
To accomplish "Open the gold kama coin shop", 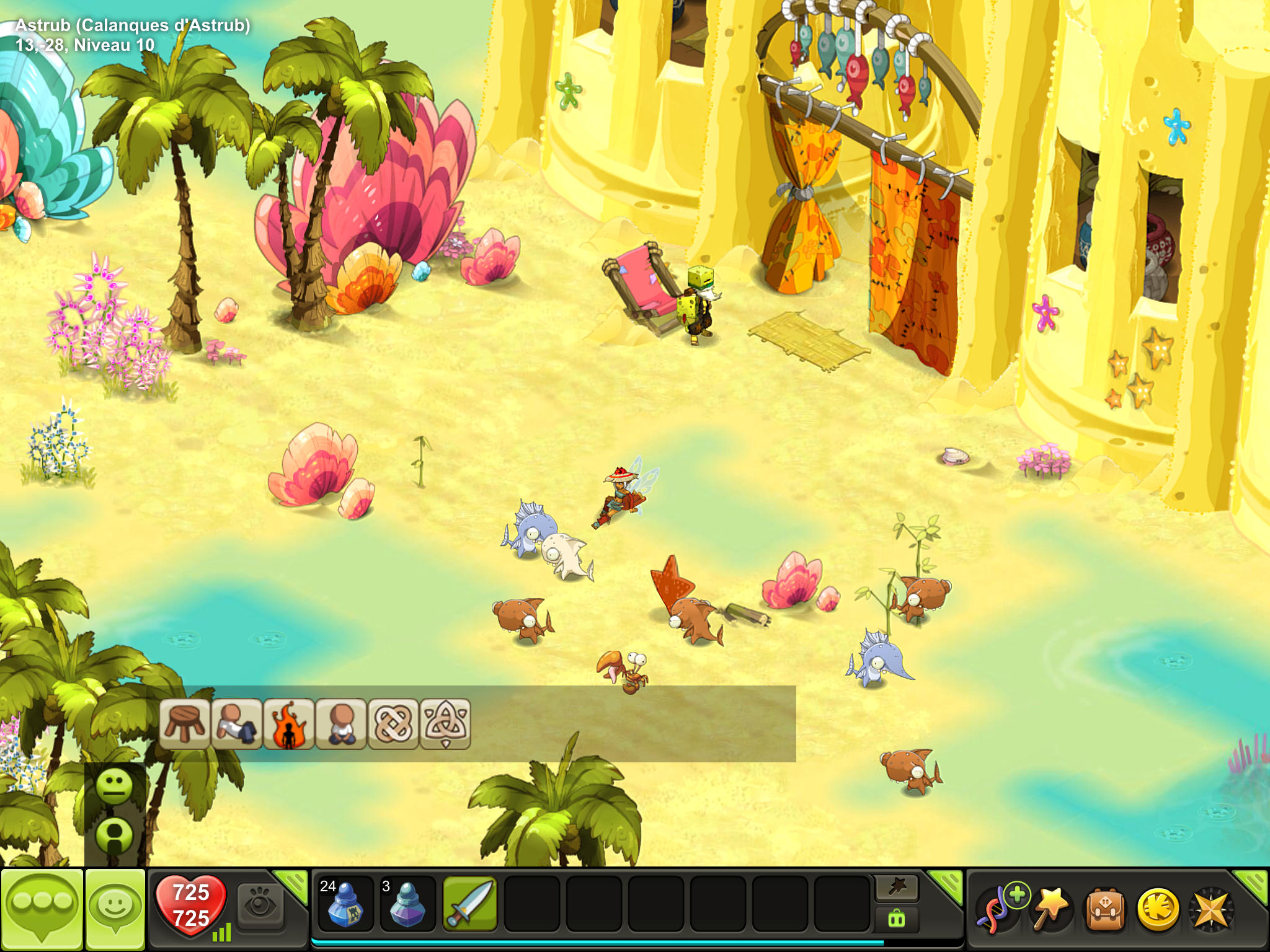I will point(1158,909).
